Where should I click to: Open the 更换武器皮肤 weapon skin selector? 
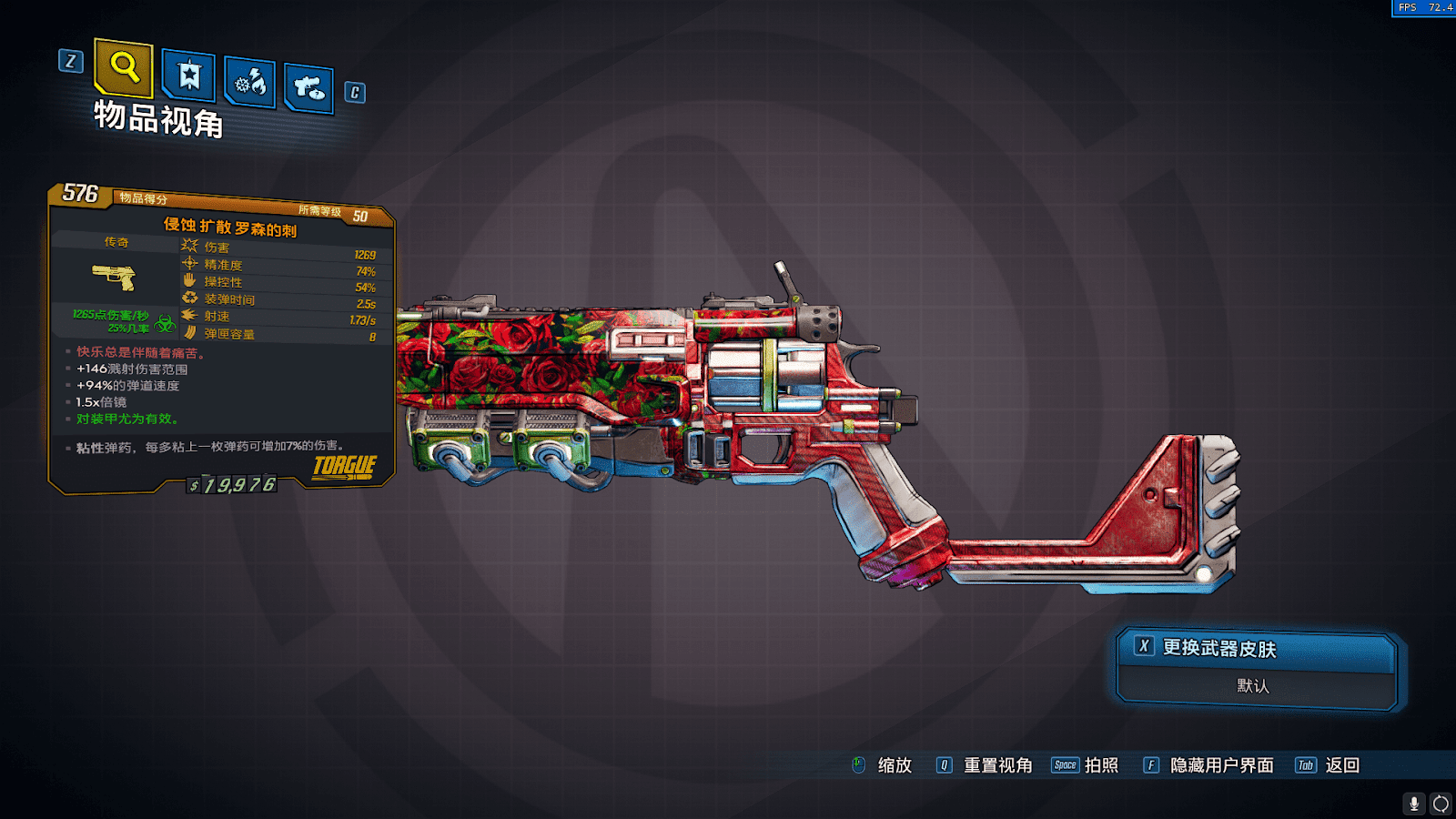pos(1256,648)
